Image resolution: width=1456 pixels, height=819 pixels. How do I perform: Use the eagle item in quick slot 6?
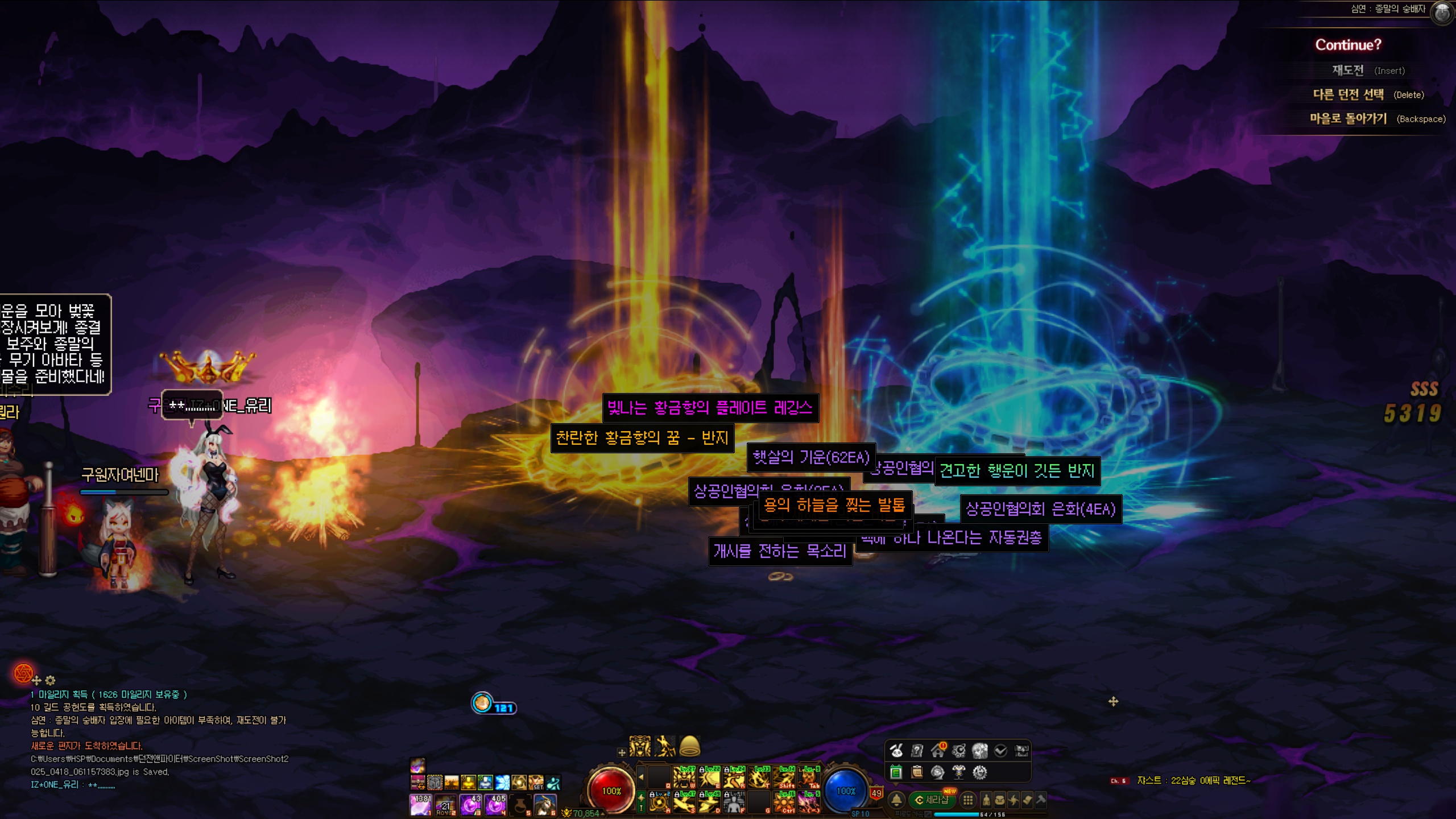click(545, 804)
